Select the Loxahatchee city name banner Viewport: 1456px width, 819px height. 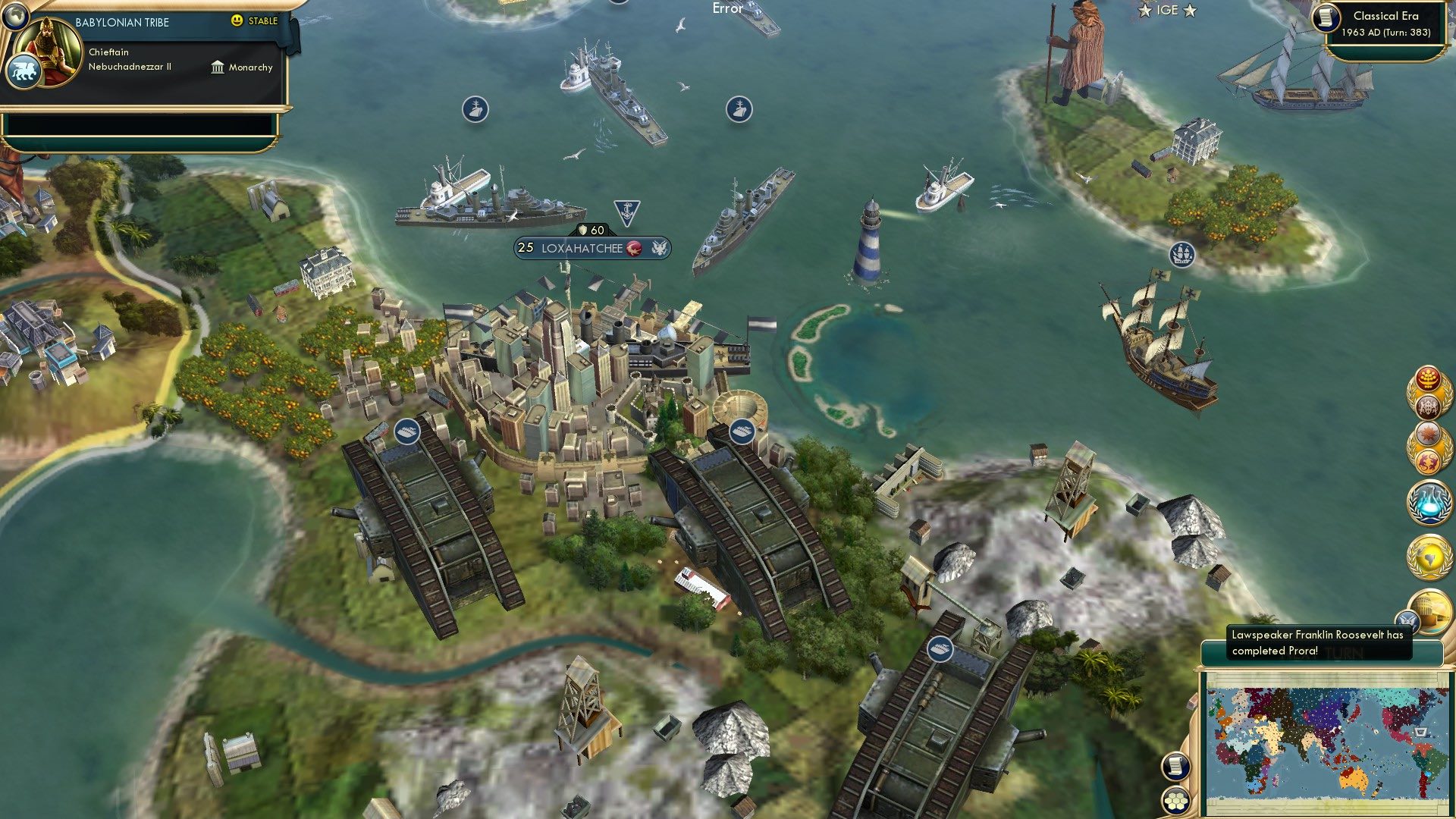[x=582, y=247]
